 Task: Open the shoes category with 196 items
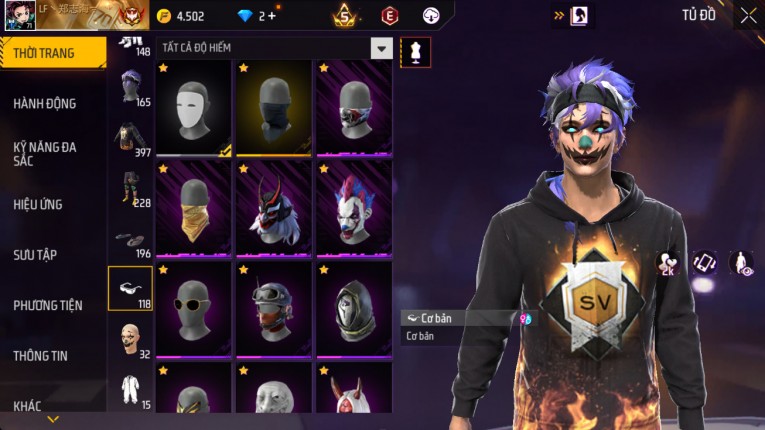click(130, 241)
